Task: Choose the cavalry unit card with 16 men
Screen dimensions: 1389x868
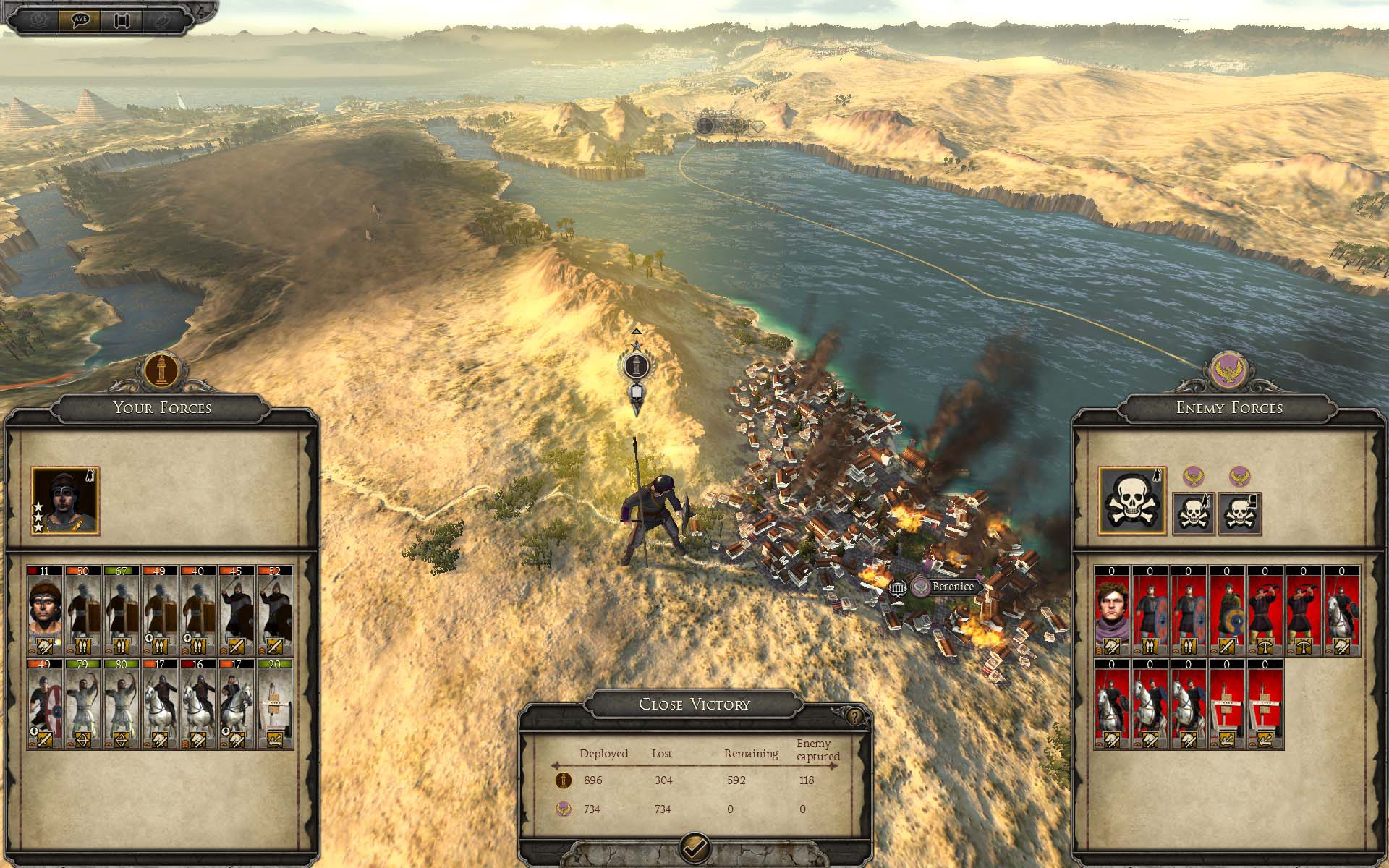Action: 198,702
